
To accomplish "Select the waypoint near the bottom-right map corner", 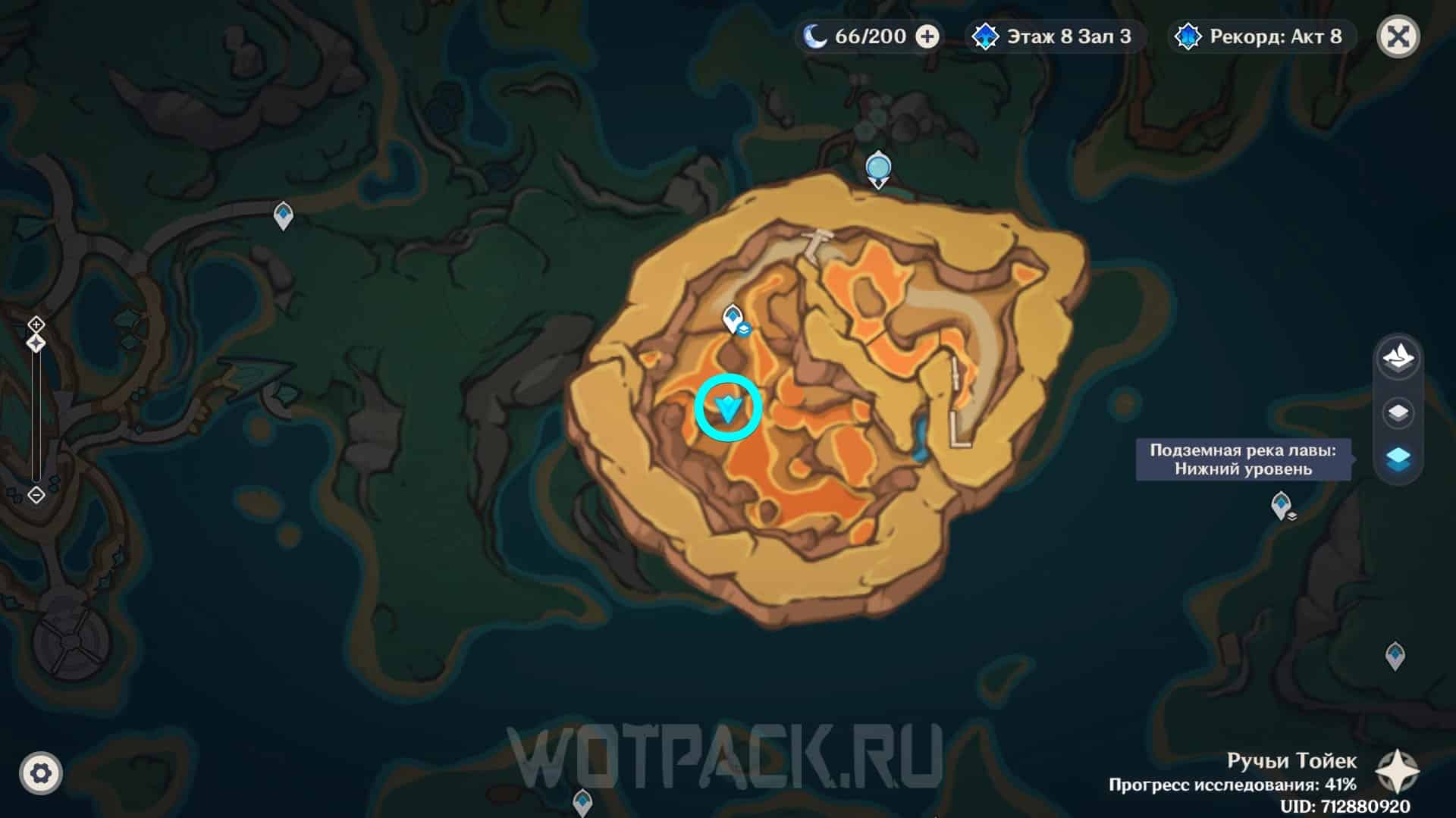I will 1395,655.
